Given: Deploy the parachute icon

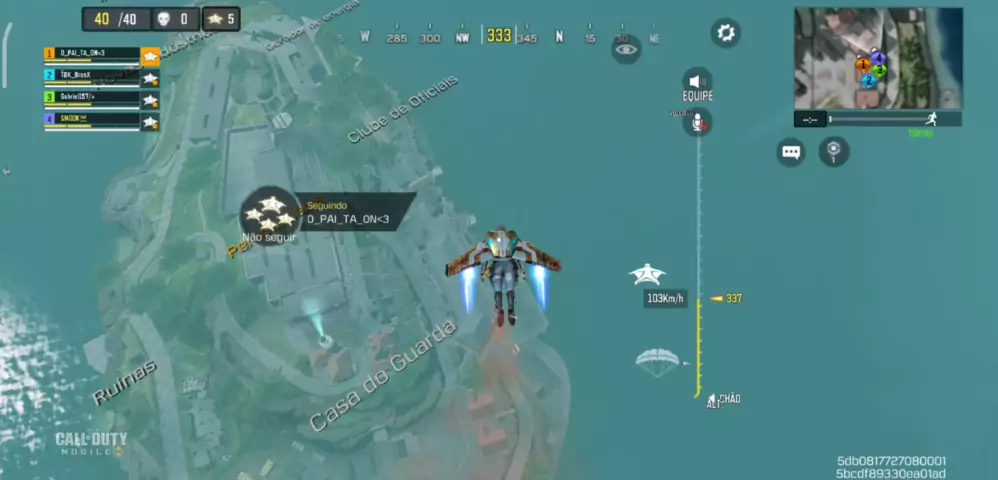Looking at the screenshot, I should point(657,362).
